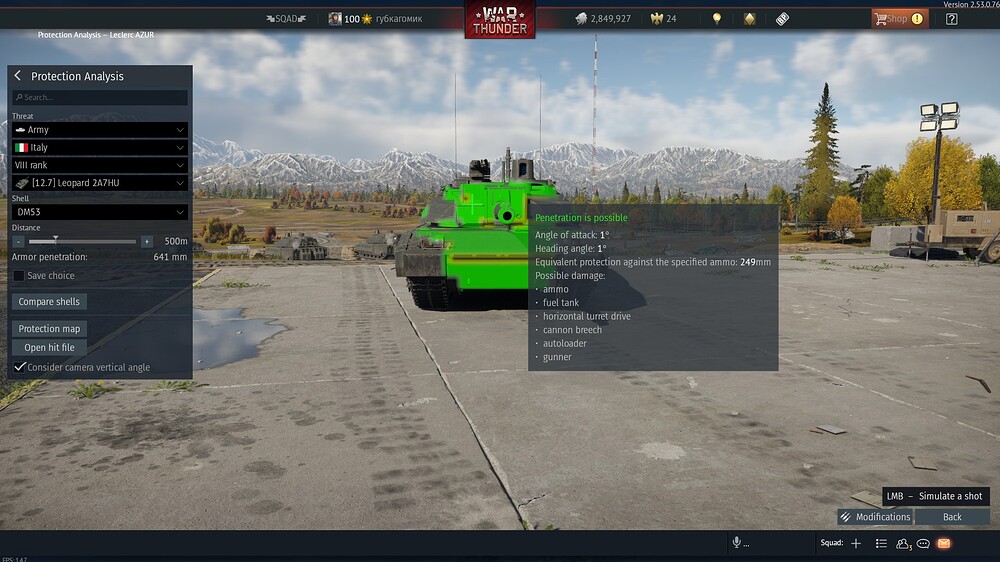Click the Back button
The width and height of the screenshot is (1000, 562).
tap(952, 517)
